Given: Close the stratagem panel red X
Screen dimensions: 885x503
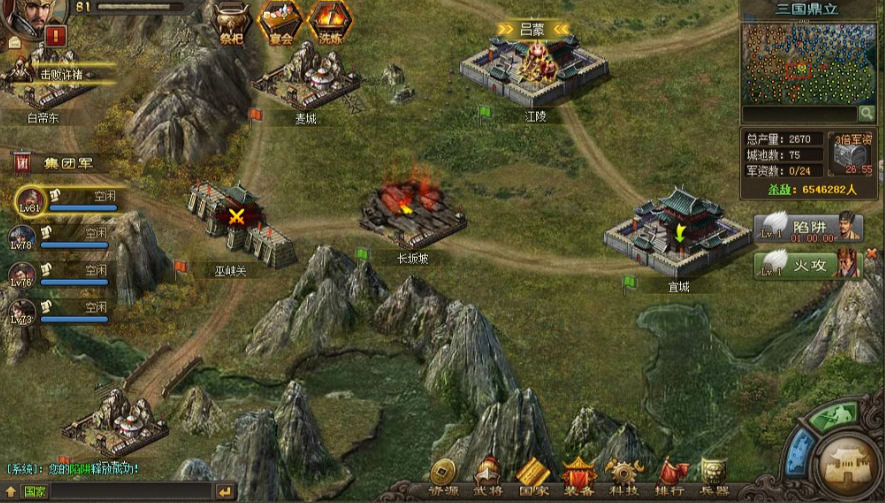Looking at the screenshot, I should (870, 254).
